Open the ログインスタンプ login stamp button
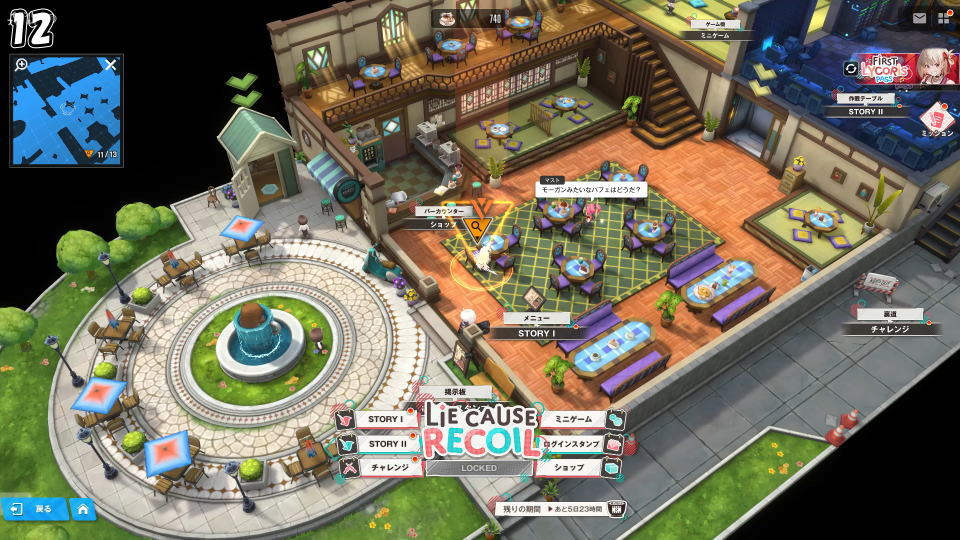The height and width of the screenshot is (540, 960). (x=572, y=444)
